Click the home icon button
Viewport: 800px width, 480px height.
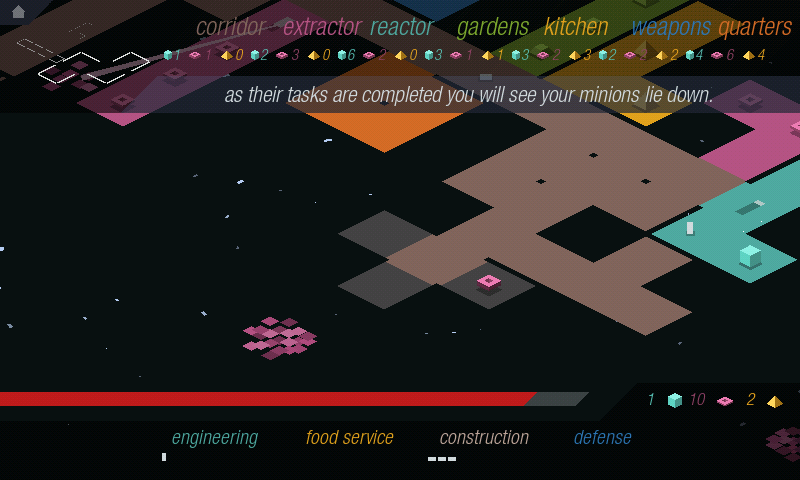pyautogui.click(x=18, y=12)
